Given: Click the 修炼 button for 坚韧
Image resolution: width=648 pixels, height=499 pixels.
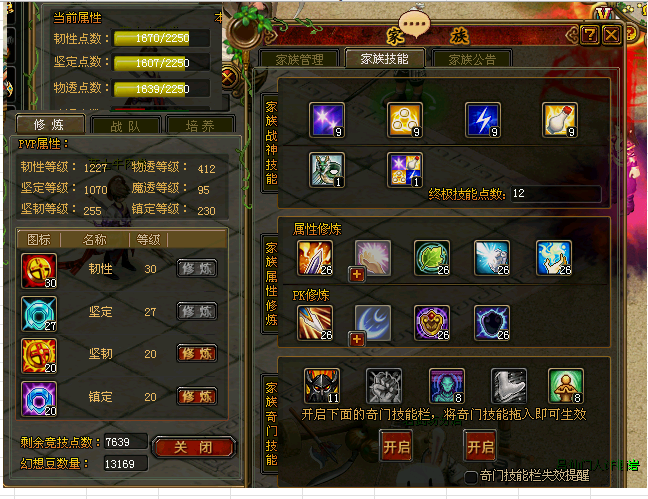Looking at the screenshot, I should (197, 353).
